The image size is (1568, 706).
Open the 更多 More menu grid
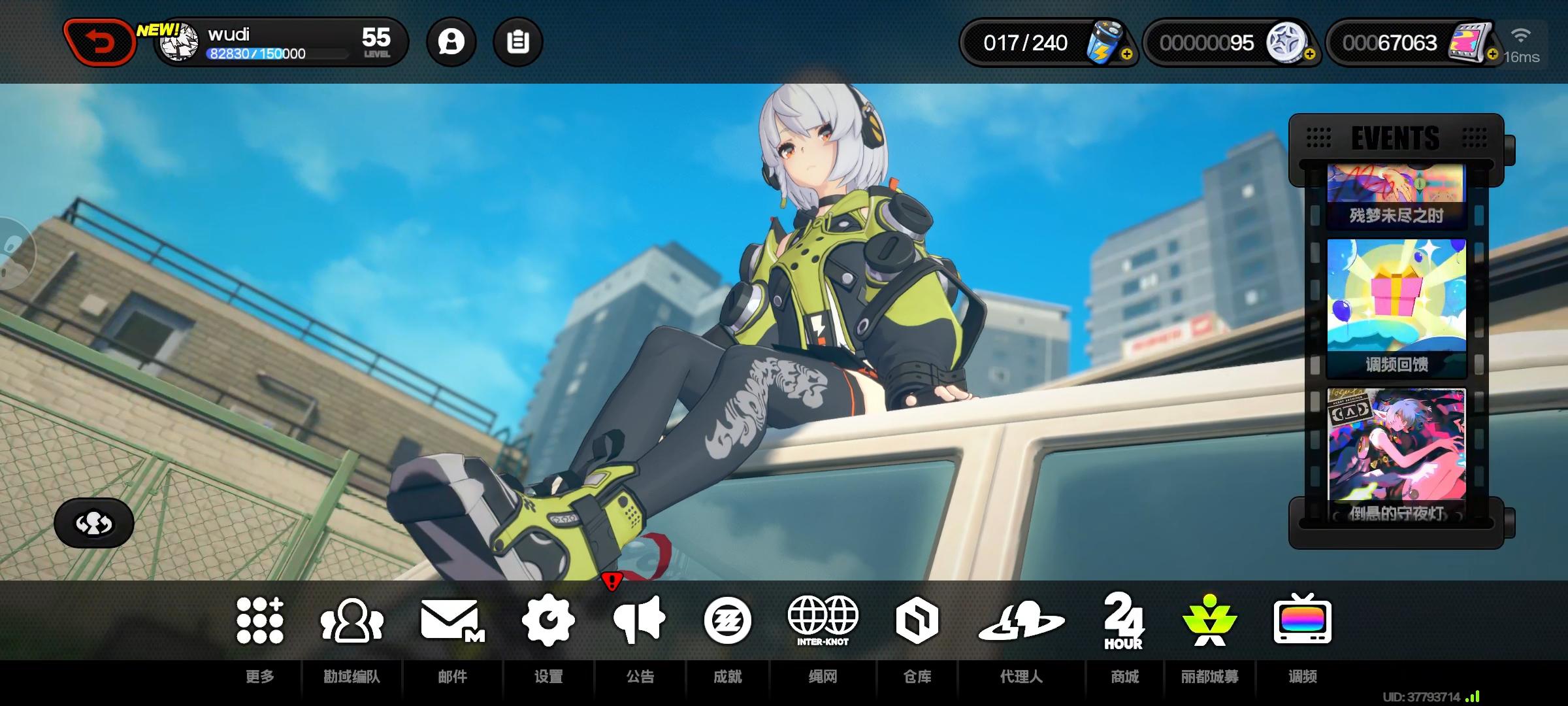click(x=259, y=621)
